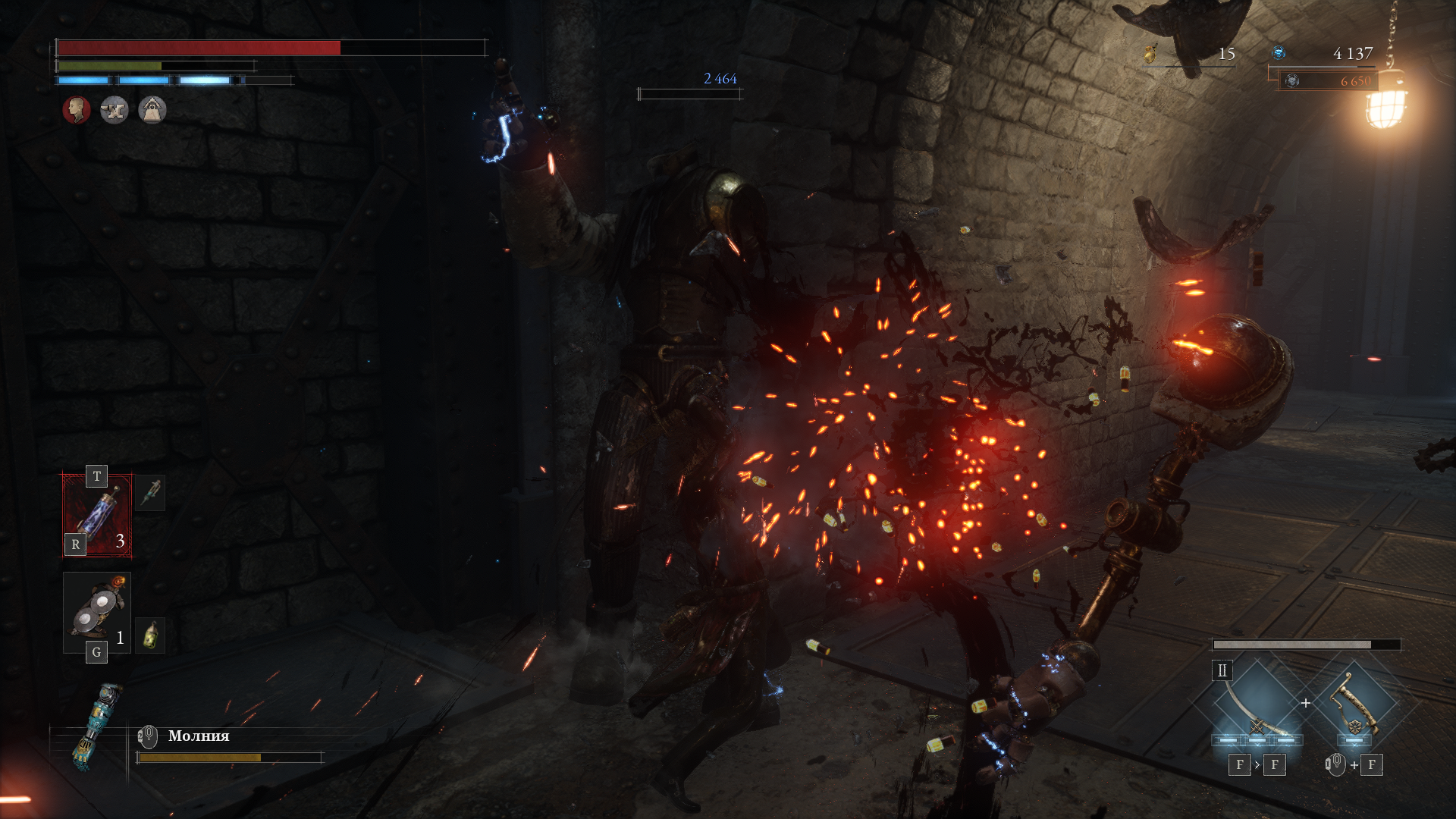Inspect the anvil status effect icon
The width and height of the screenshot is (1456, 819).
point(115,110)
